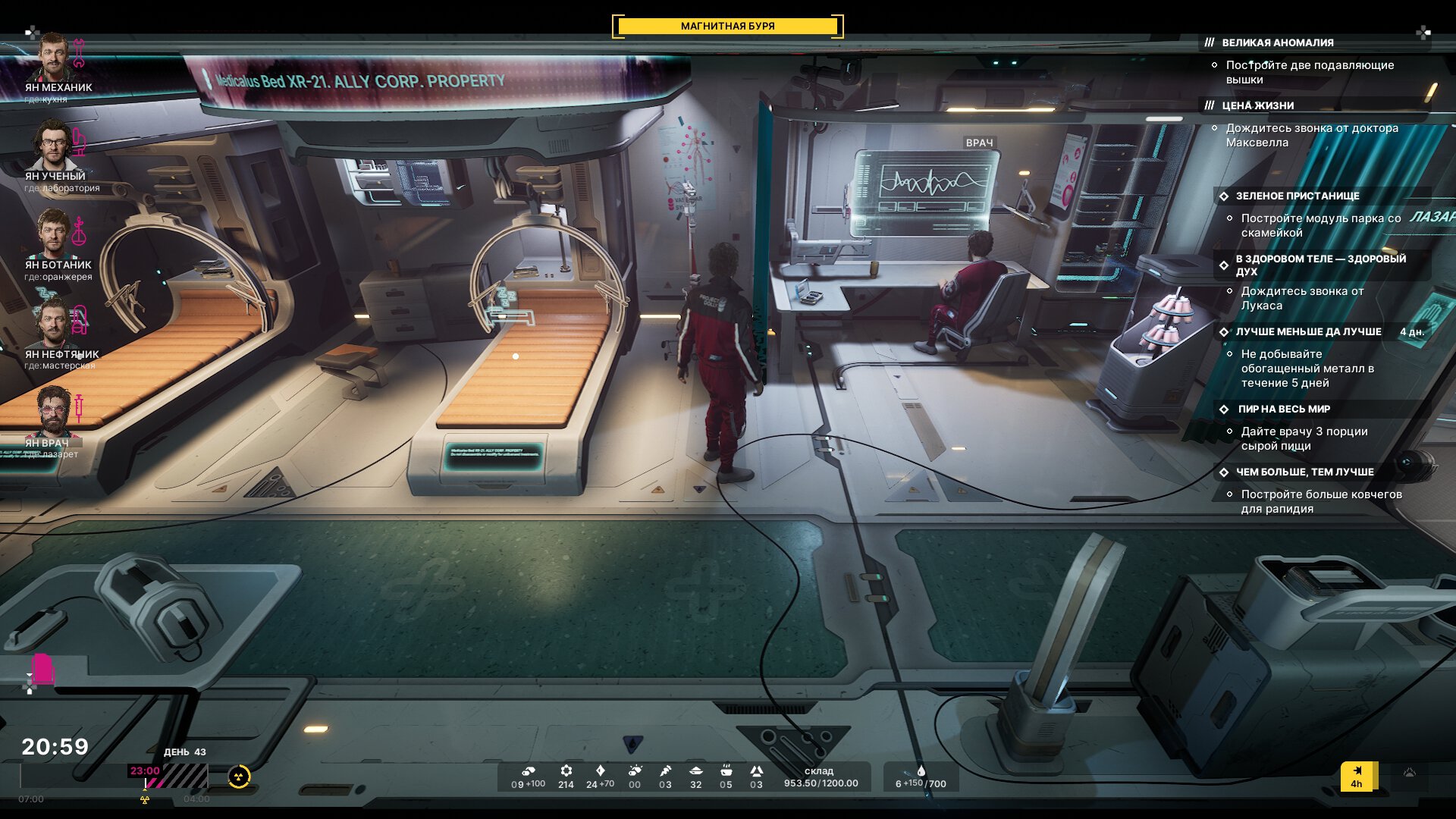Select the gear resource showing 214

click(x=566, y=777)
